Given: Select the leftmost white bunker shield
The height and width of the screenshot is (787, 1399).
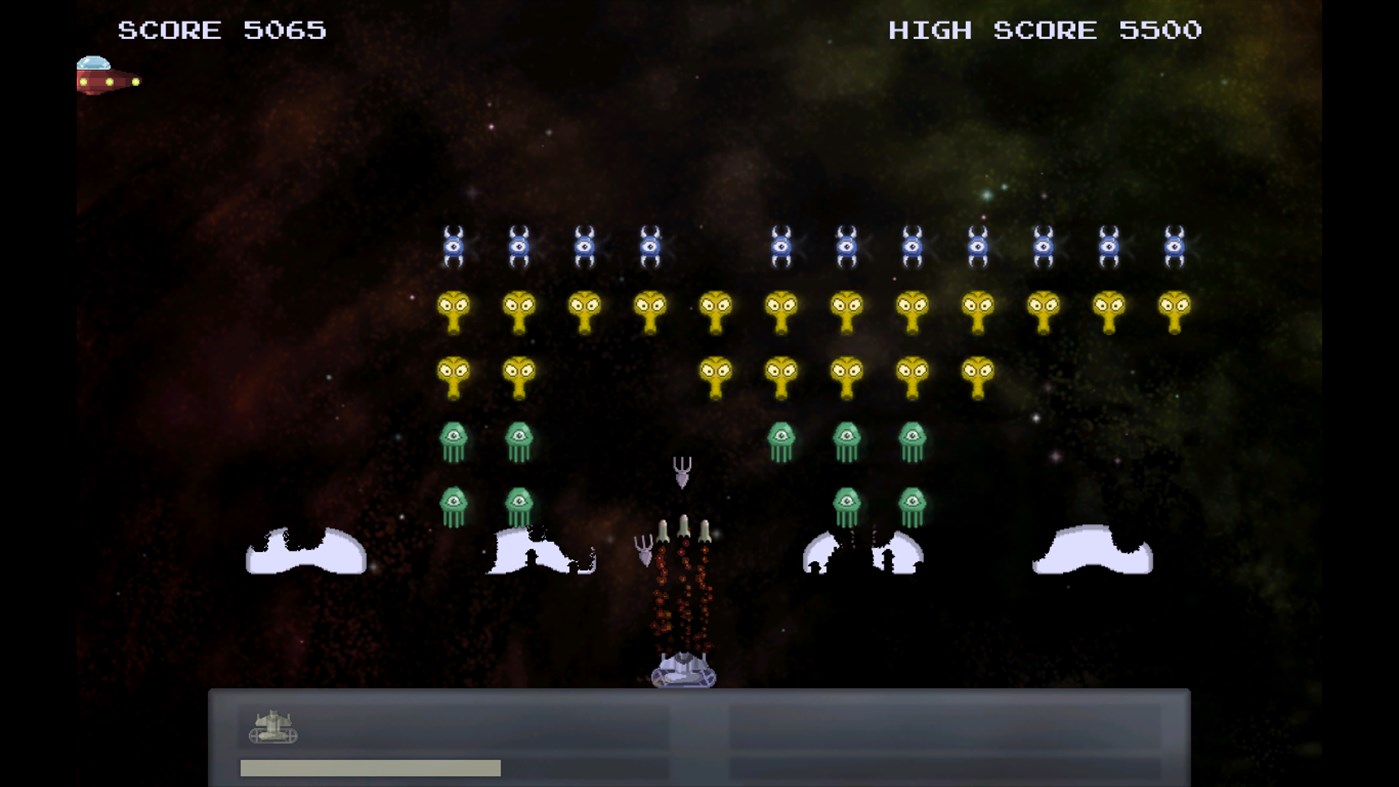Looking at the screenshot, I should click(x=305, y=550).
